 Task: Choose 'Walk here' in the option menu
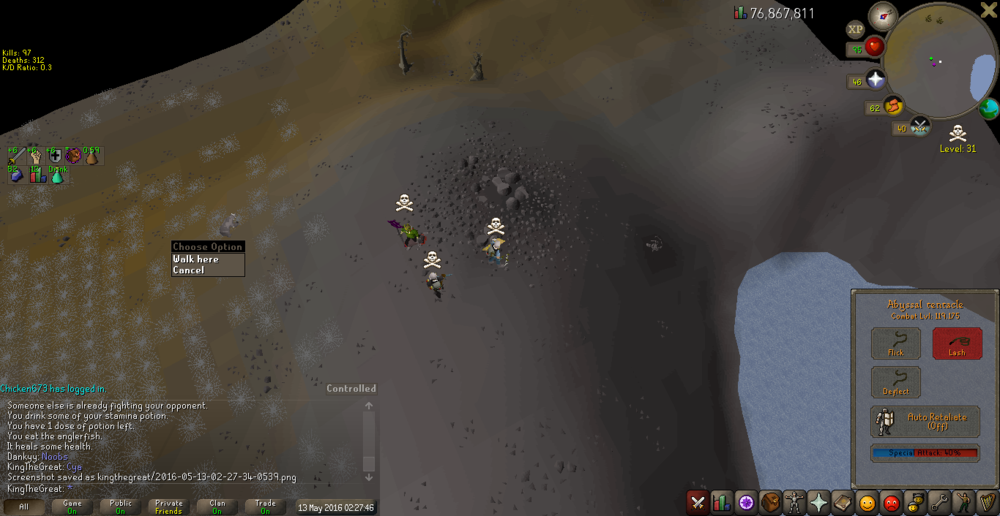coord(195,259)
